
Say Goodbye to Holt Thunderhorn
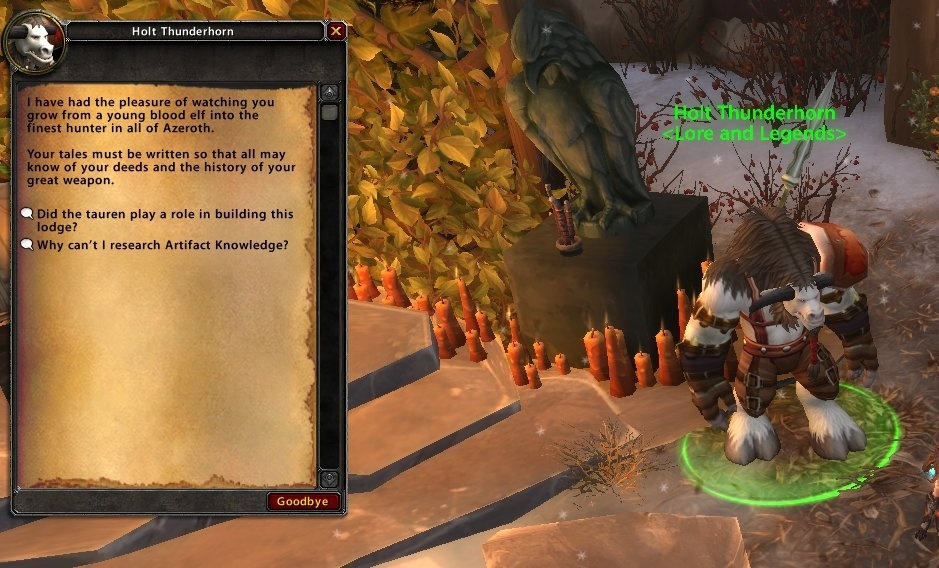click(303, 501)
